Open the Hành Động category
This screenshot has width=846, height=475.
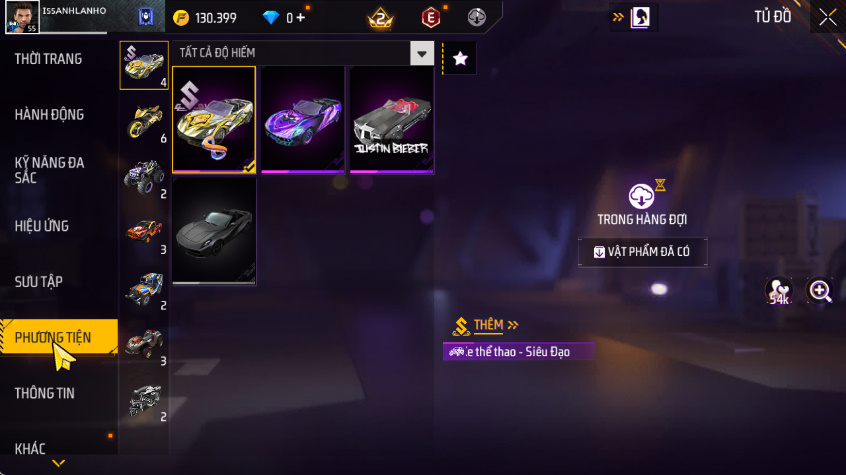[x=49, y=115]
